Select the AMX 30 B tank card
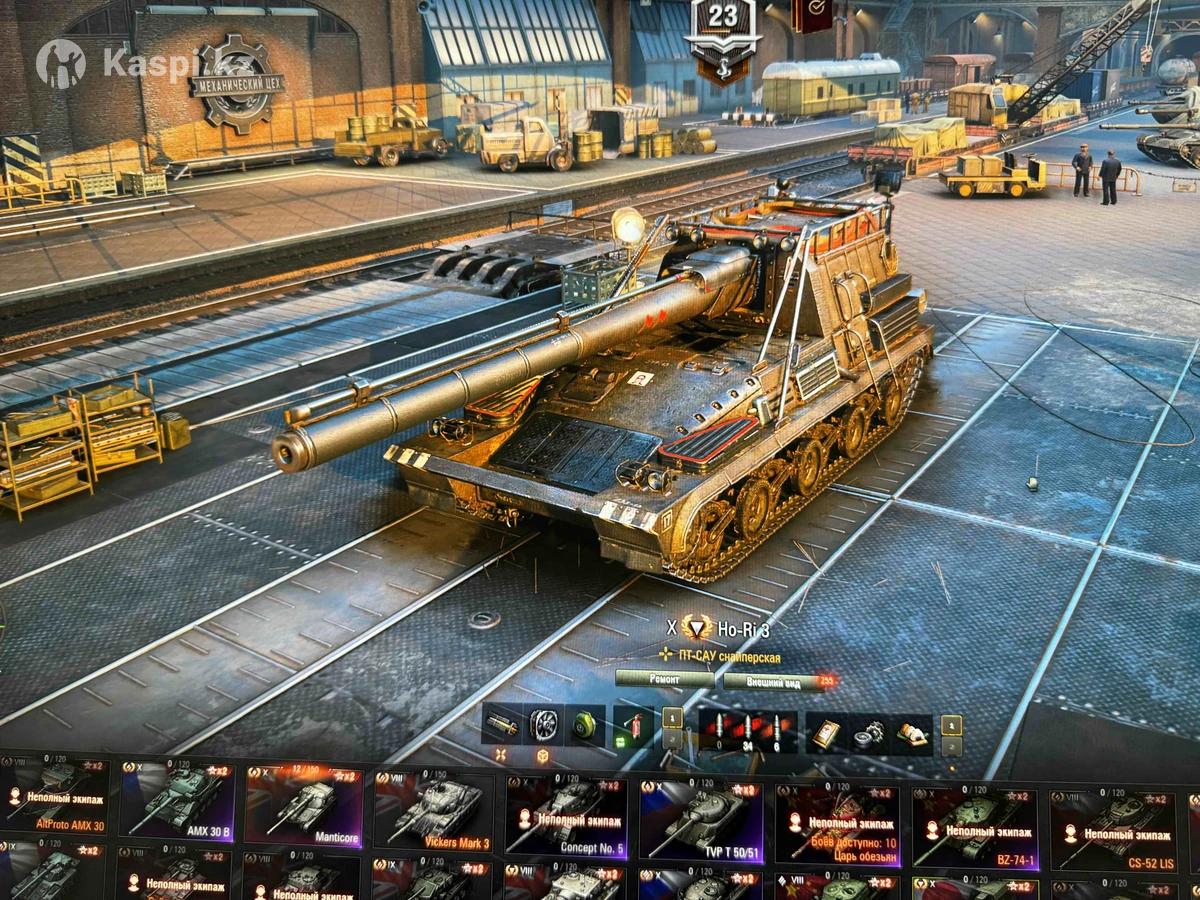 coord(178,802)
